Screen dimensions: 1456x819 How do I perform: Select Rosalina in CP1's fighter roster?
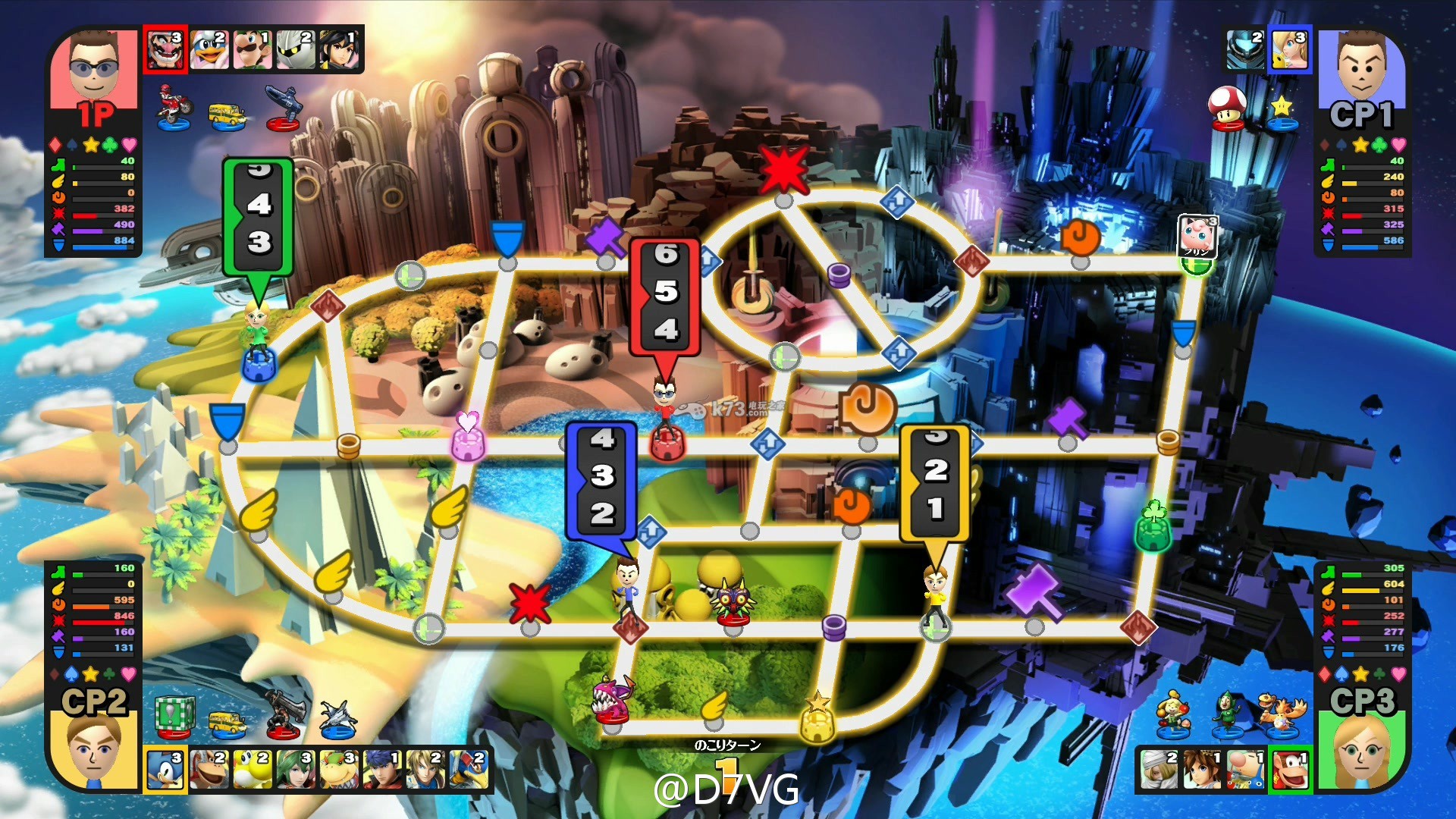point(1289,50)
